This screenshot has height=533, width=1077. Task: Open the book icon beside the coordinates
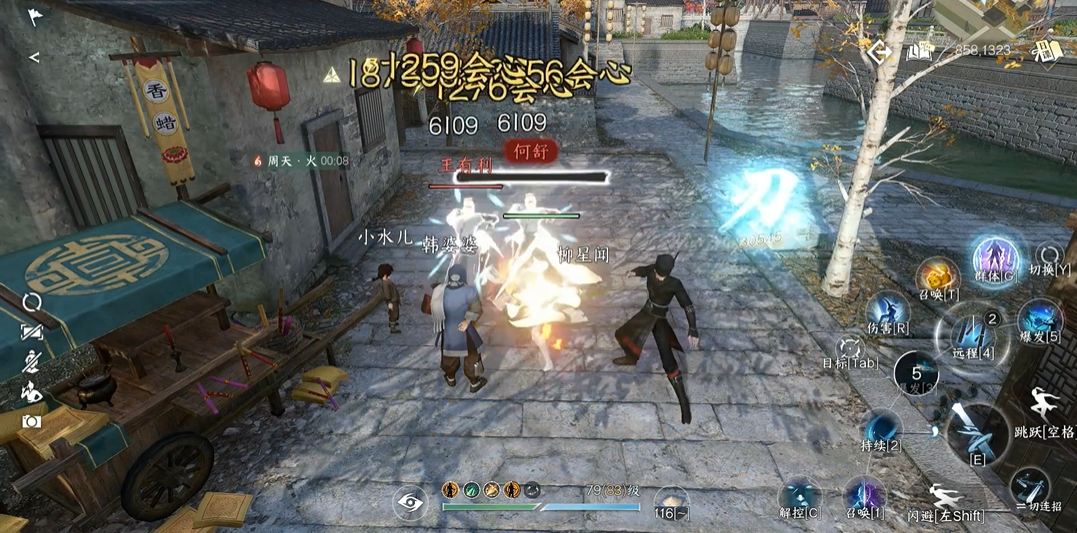(920, 51)
